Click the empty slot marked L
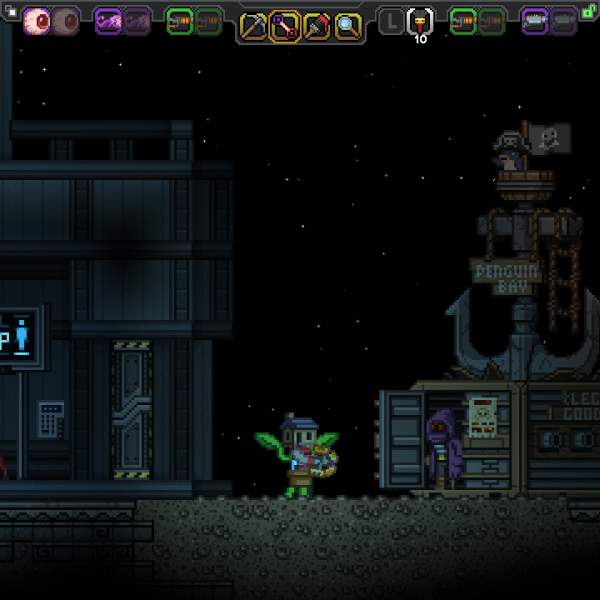The width and height of the screenshot is (600, 600). point(392,20)
